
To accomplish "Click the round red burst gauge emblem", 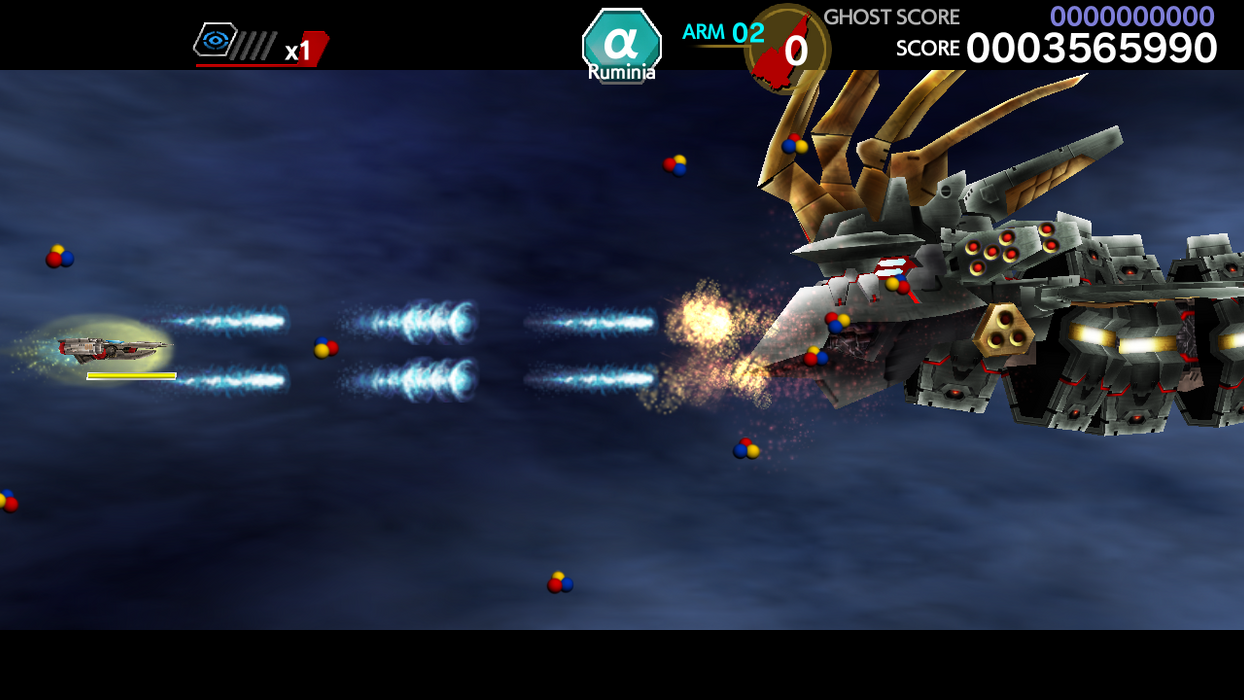I will coord(787,49).
